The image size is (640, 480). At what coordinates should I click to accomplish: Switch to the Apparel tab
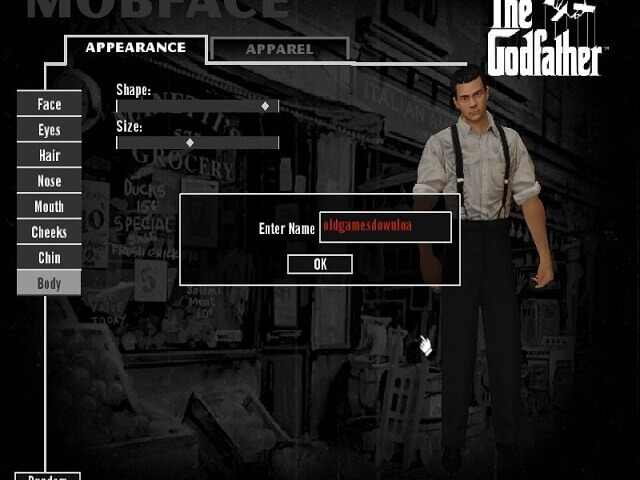pyautogui.click(x=280, y=49)
